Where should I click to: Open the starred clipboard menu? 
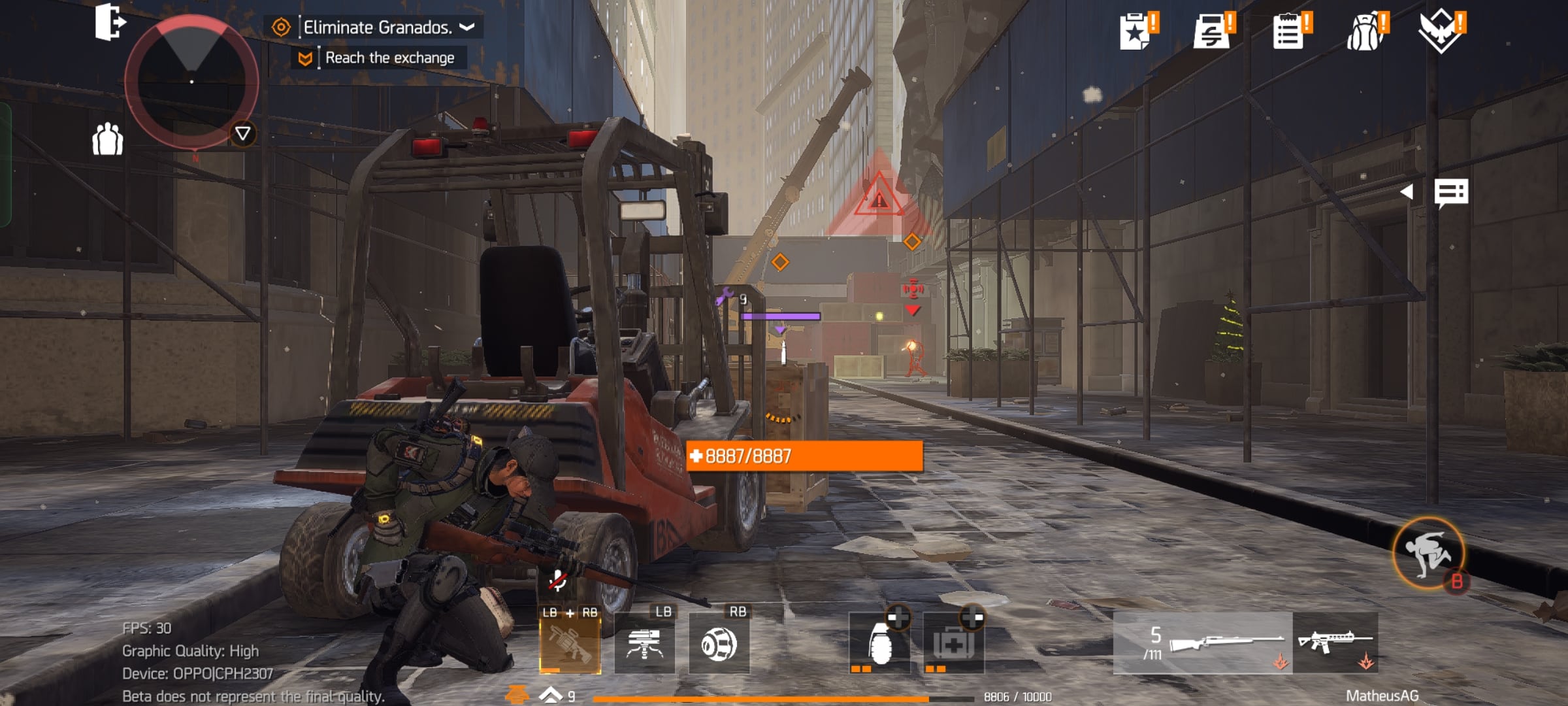point(1136,31)
